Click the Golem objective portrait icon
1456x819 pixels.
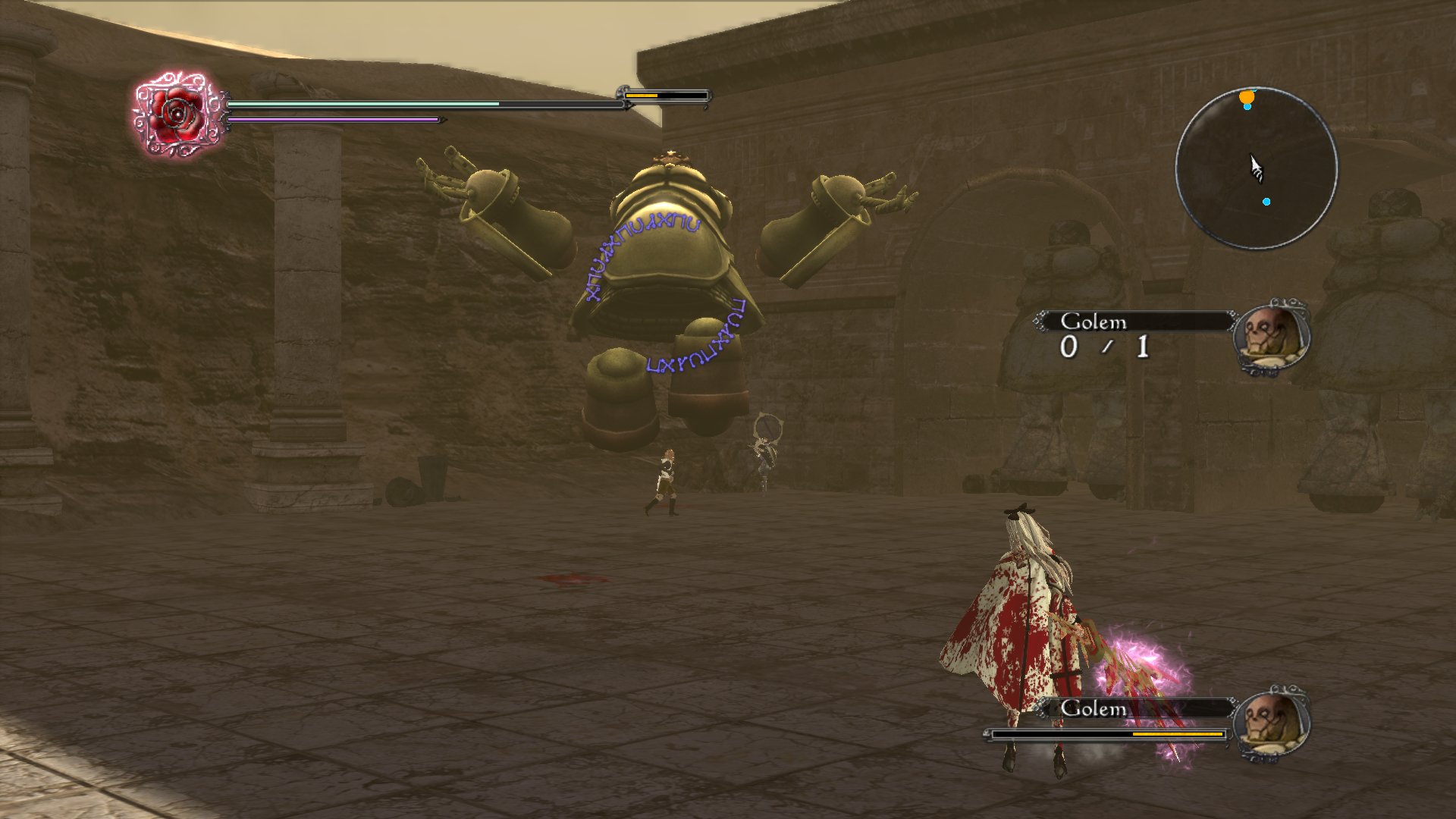click(1272, 334)
